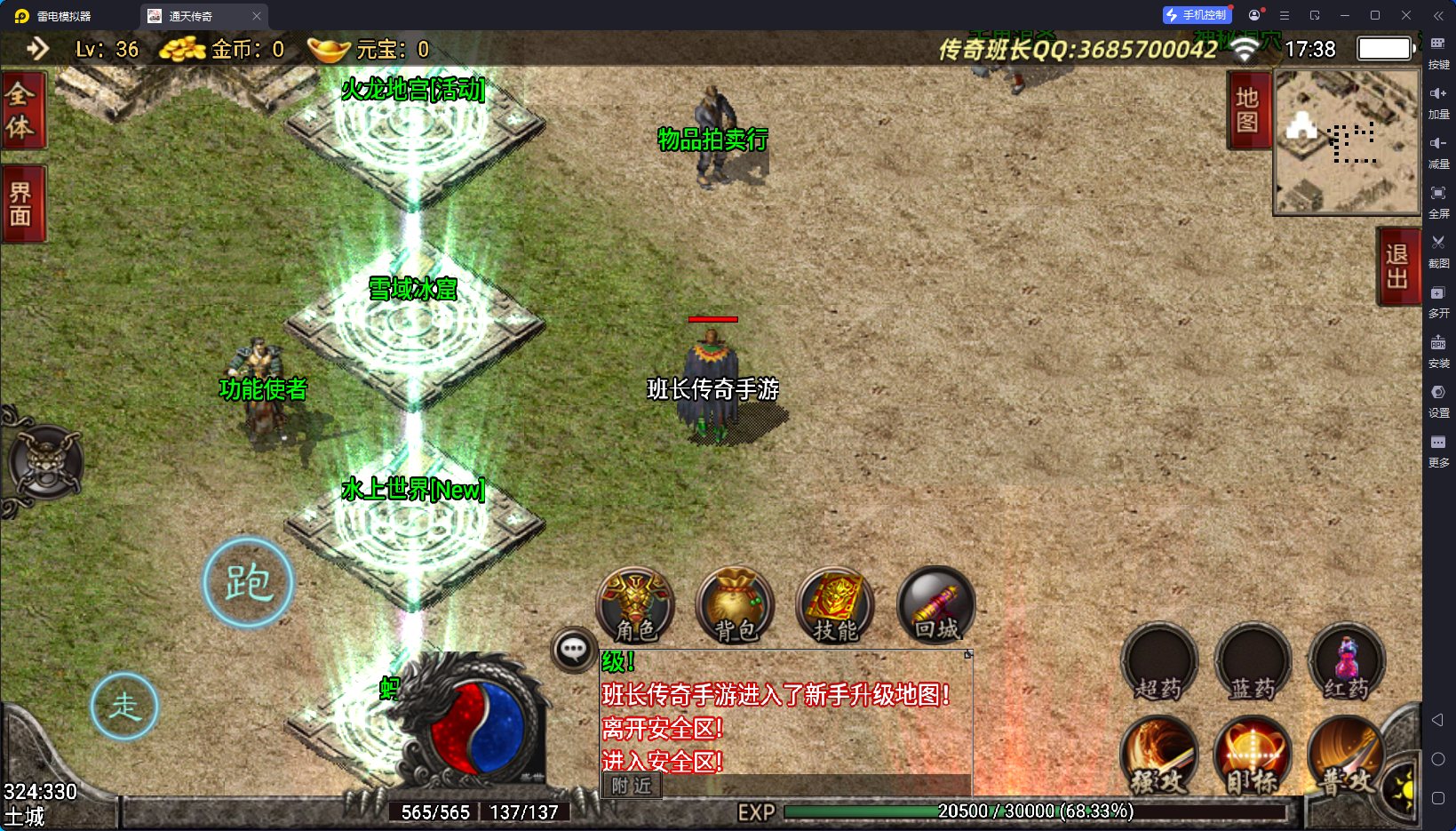This screenshot has width=1456, height=831.
Task: Select the 全体 side tab
Action: point(20,110)
